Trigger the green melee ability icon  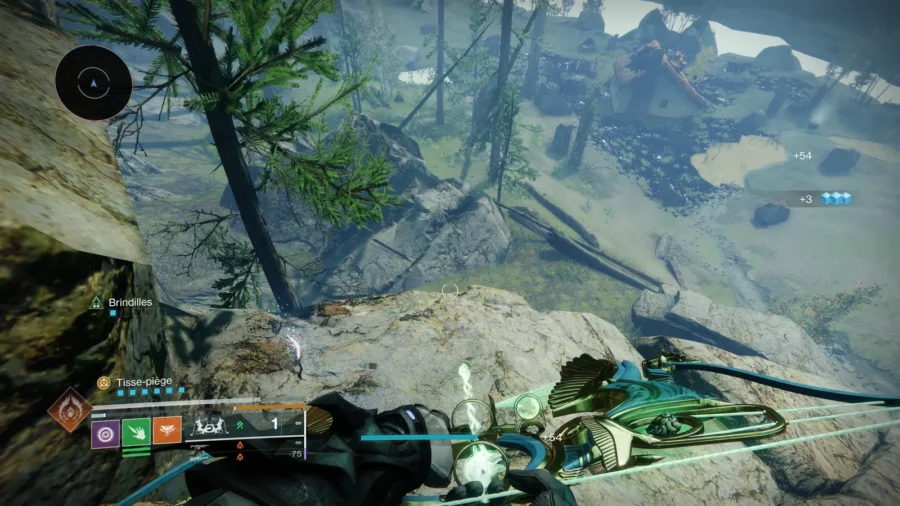[137, 432]
